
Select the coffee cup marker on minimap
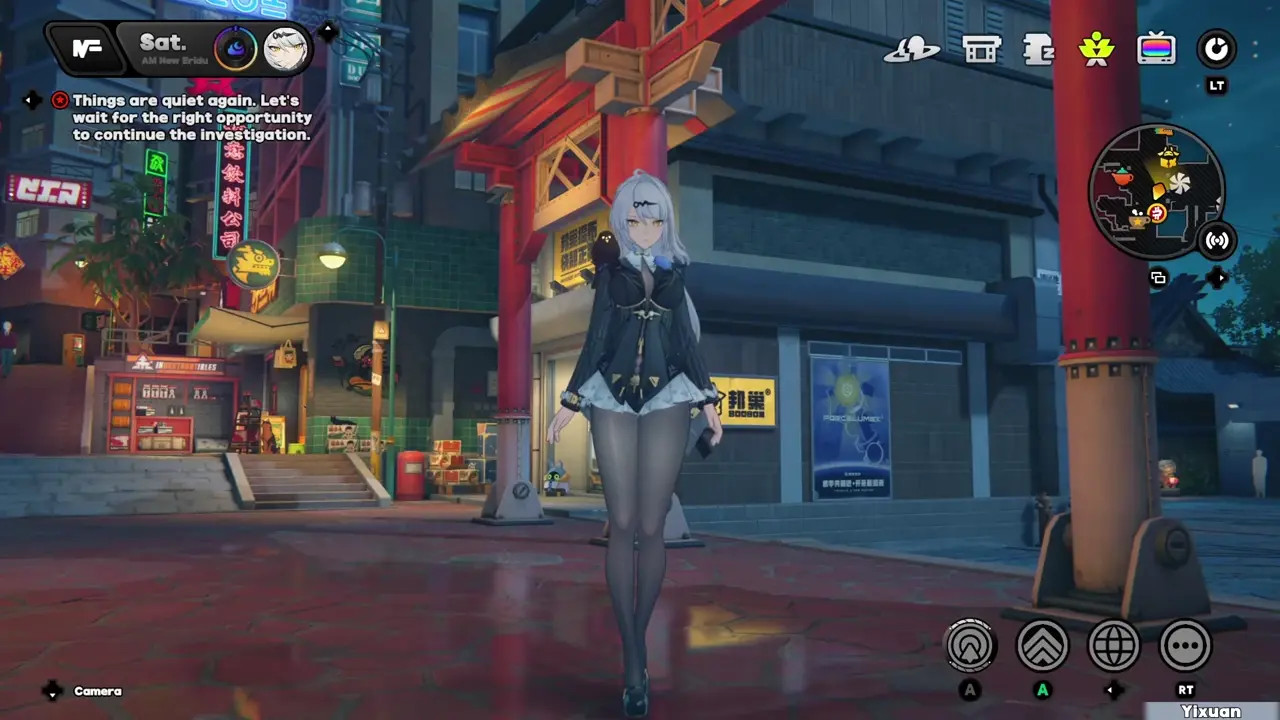click(1137, 220)
